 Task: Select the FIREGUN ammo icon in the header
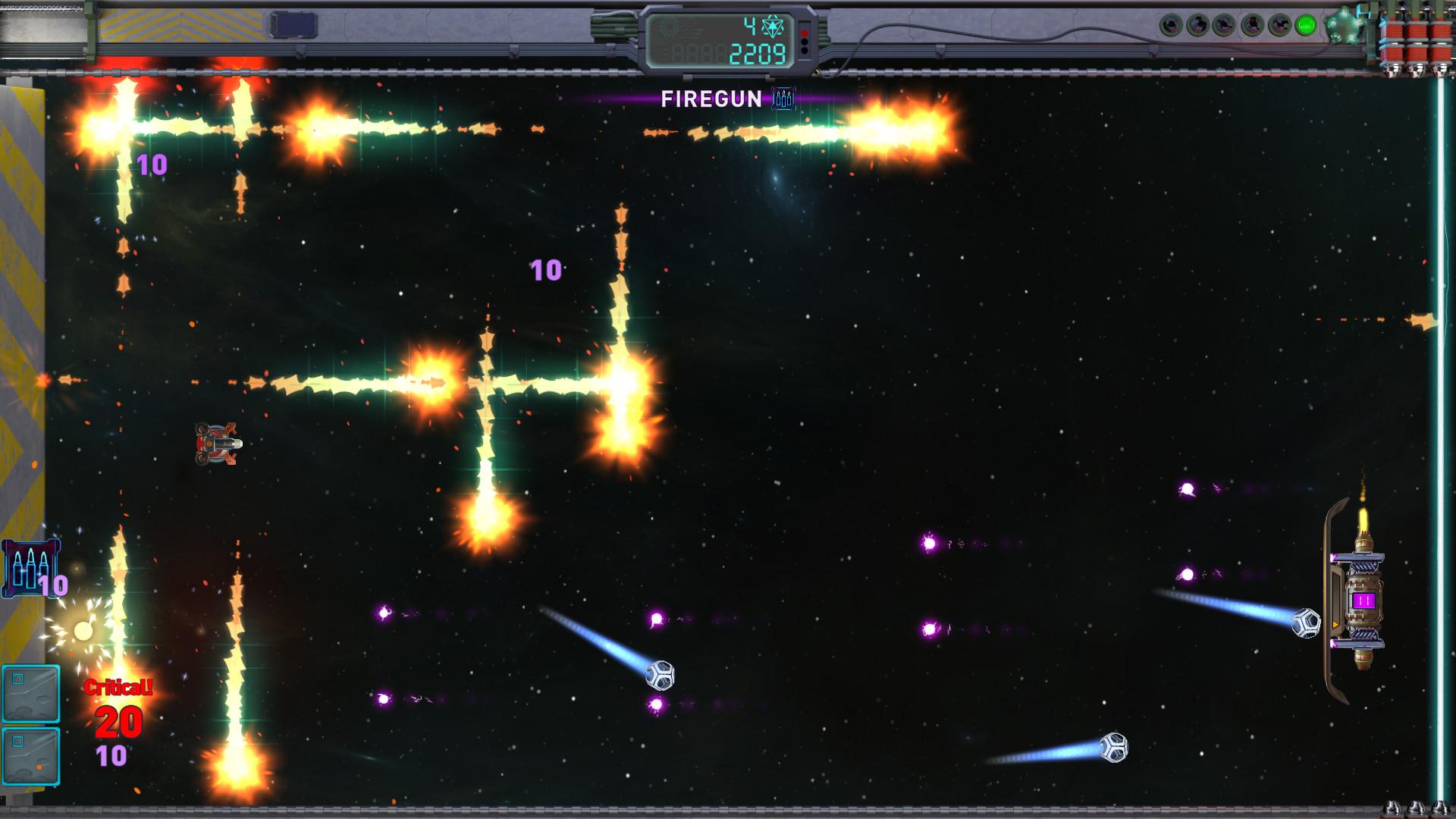(x=784, y=97)
